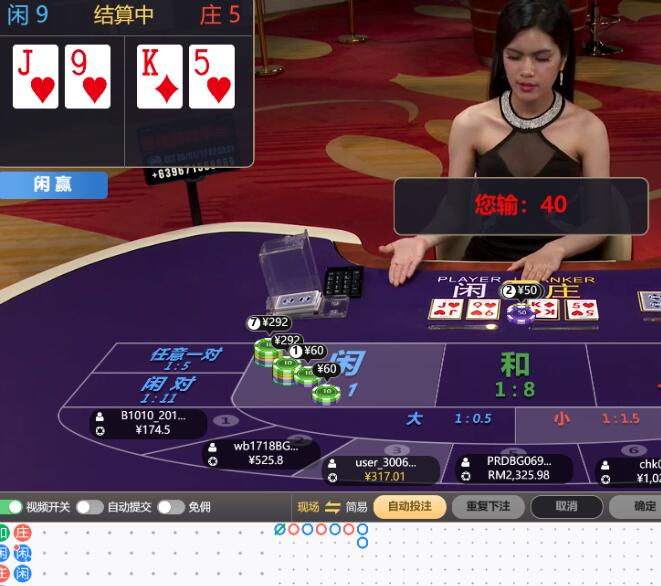Bet on the 和 tie area
661x586 pixels.
pos(515,372)
